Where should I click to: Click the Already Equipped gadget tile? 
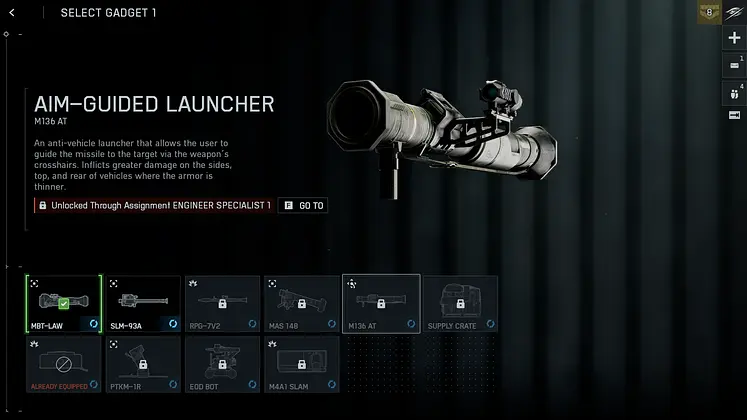pyautogui.click(x=64, y=363)
